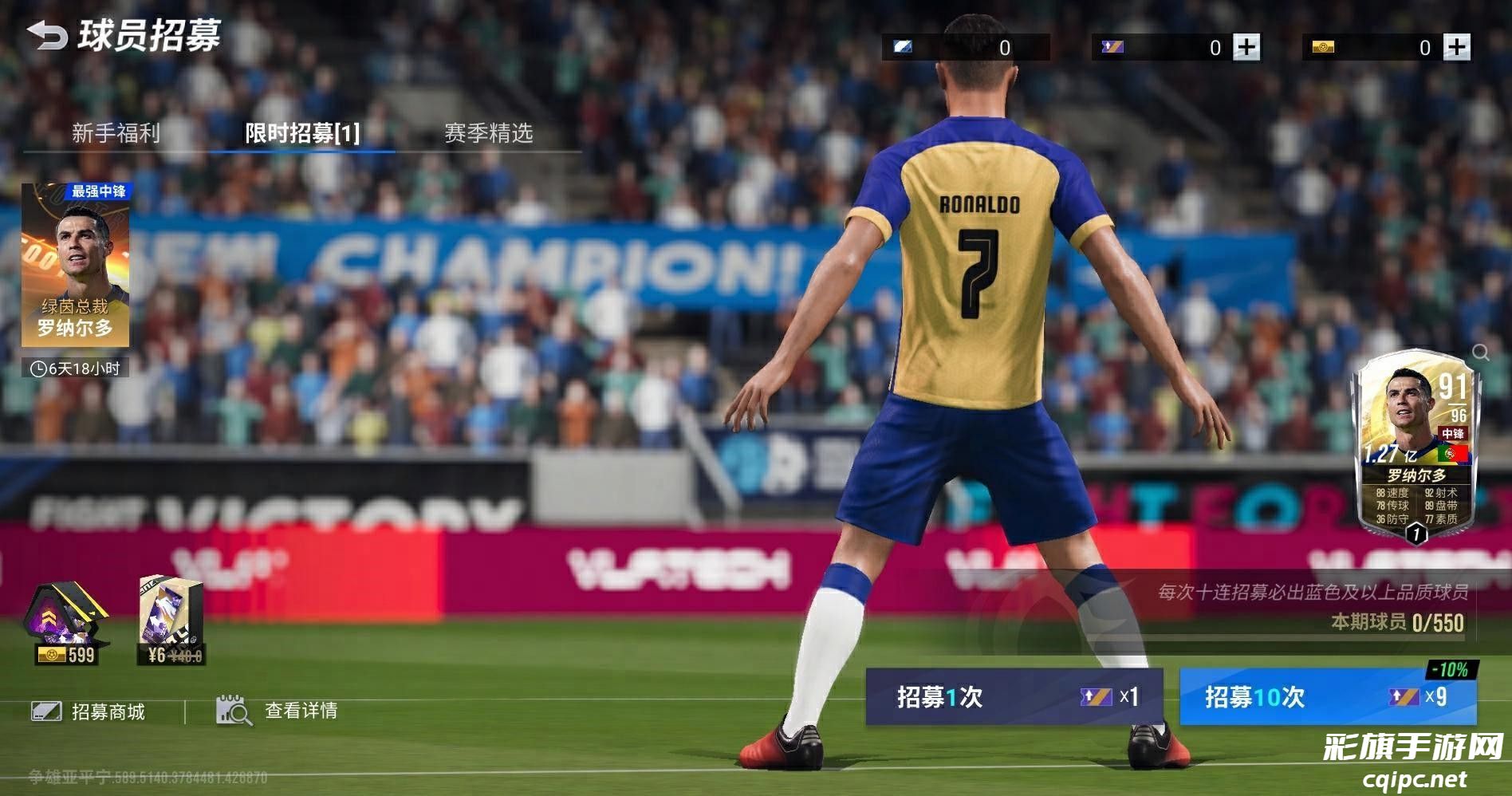Open the 599 gold pack offer
Image resolution: width=1512 pixels, height=796 pixels.
(65, 624)
